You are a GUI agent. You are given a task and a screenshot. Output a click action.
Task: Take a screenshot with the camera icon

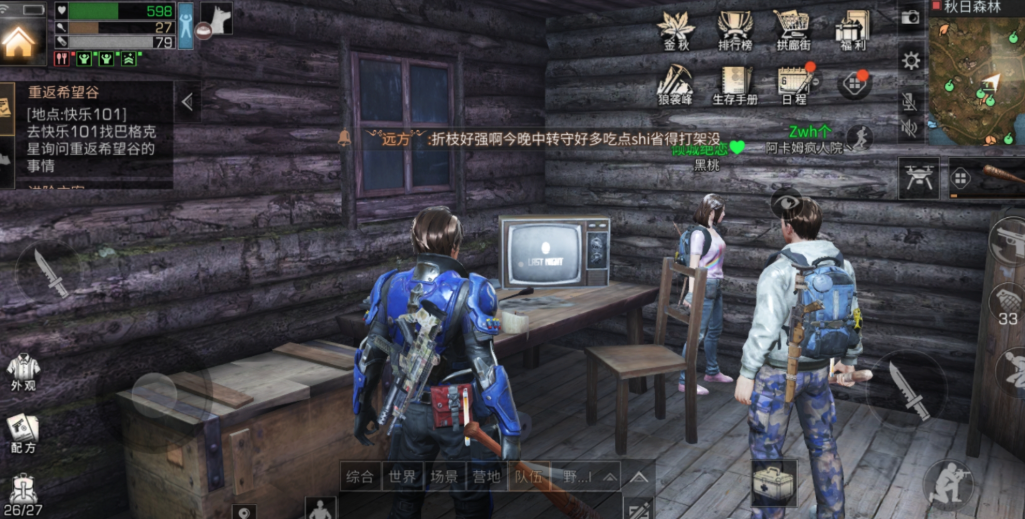(x=910, y=17)
